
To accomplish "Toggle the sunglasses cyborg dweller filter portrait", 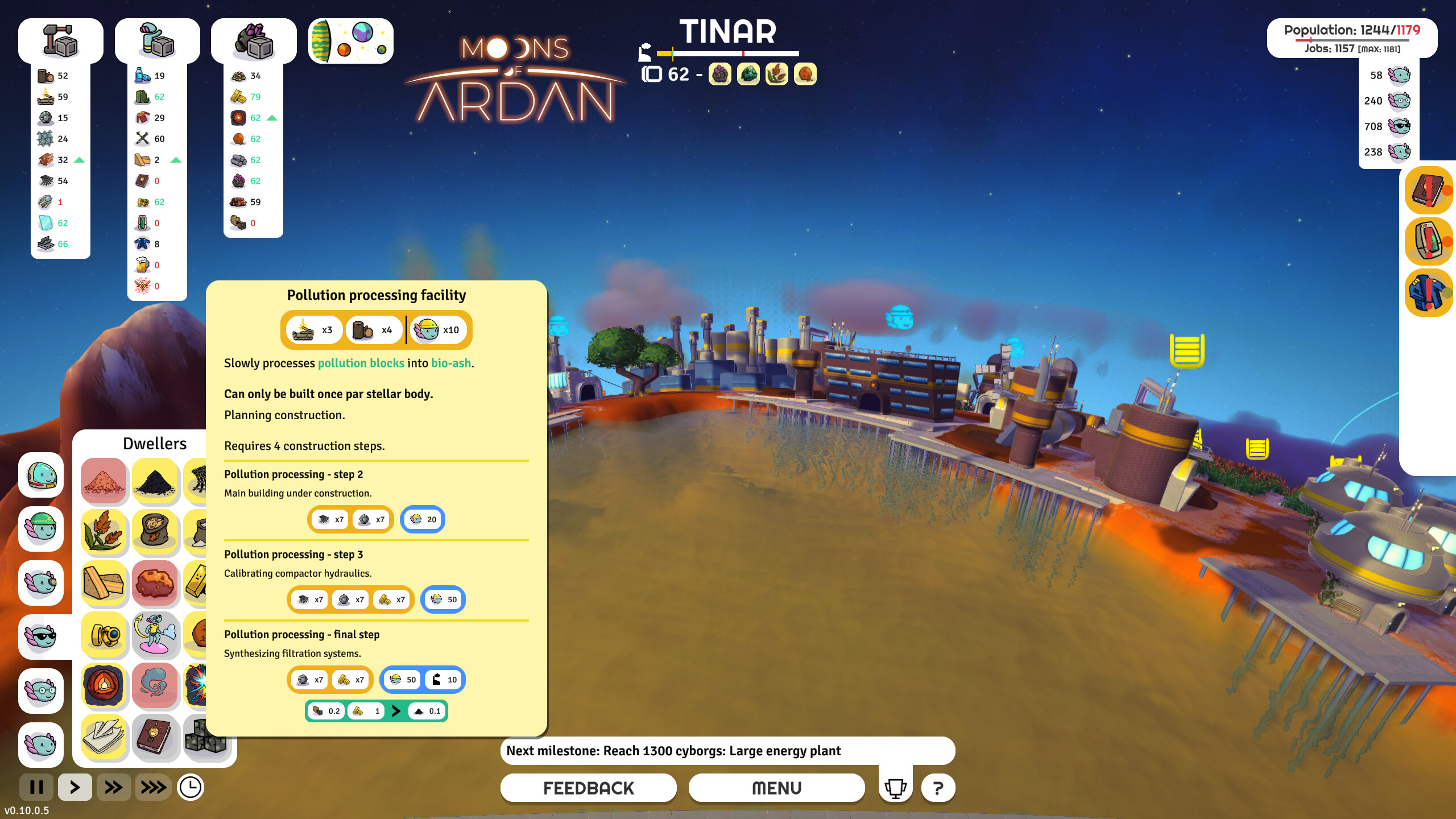I will pos(40,637).
